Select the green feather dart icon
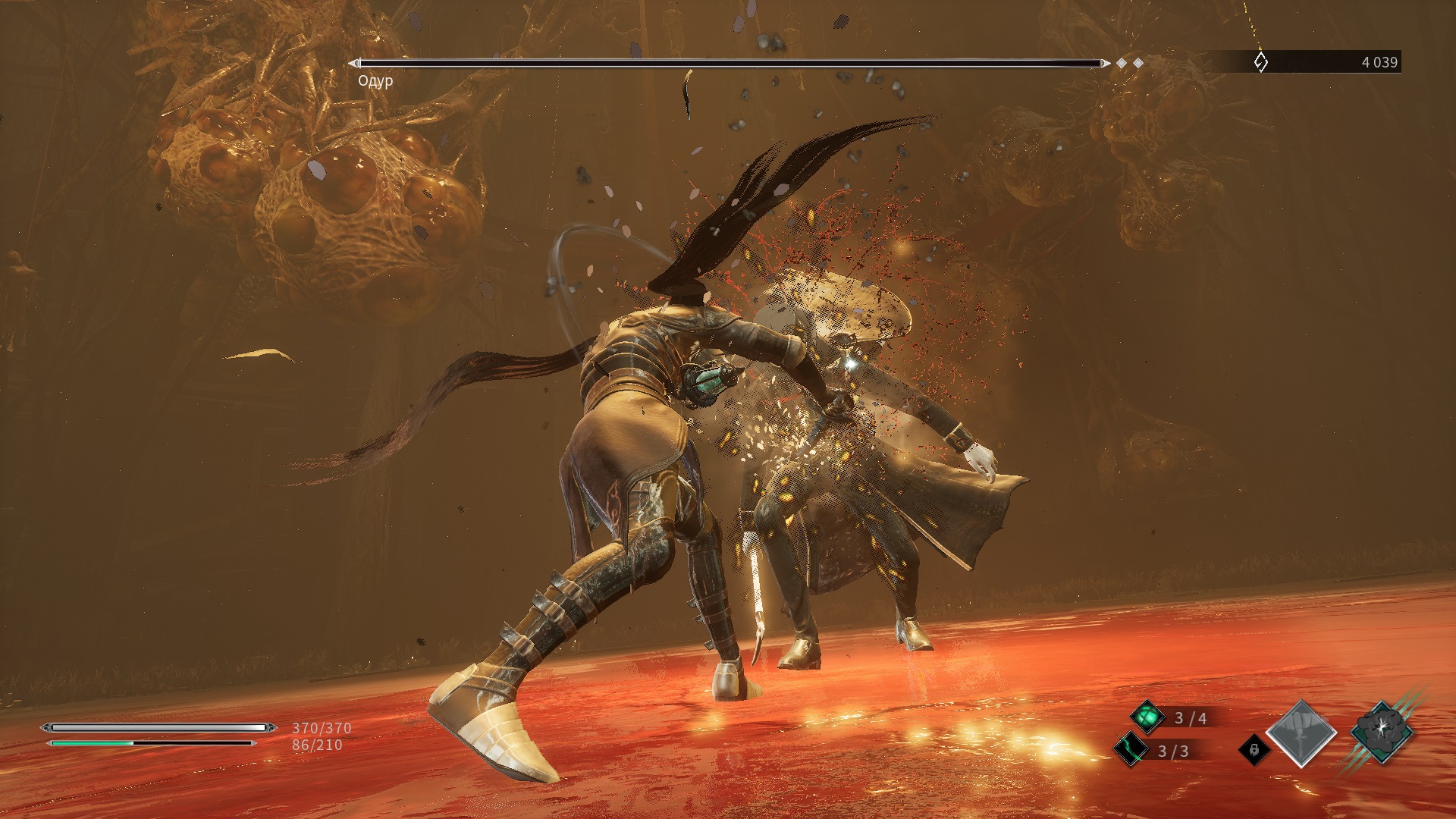This screenshot has height=819, width=1456. coord(1131,750)
